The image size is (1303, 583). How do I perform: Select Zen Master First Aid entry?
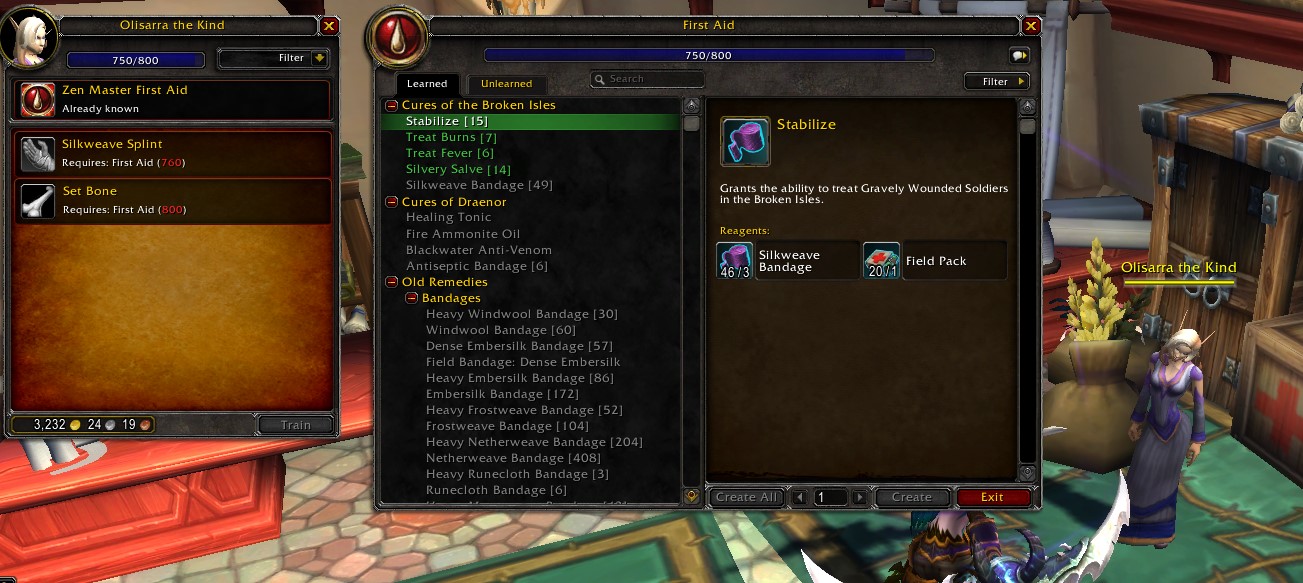[172, 99]
